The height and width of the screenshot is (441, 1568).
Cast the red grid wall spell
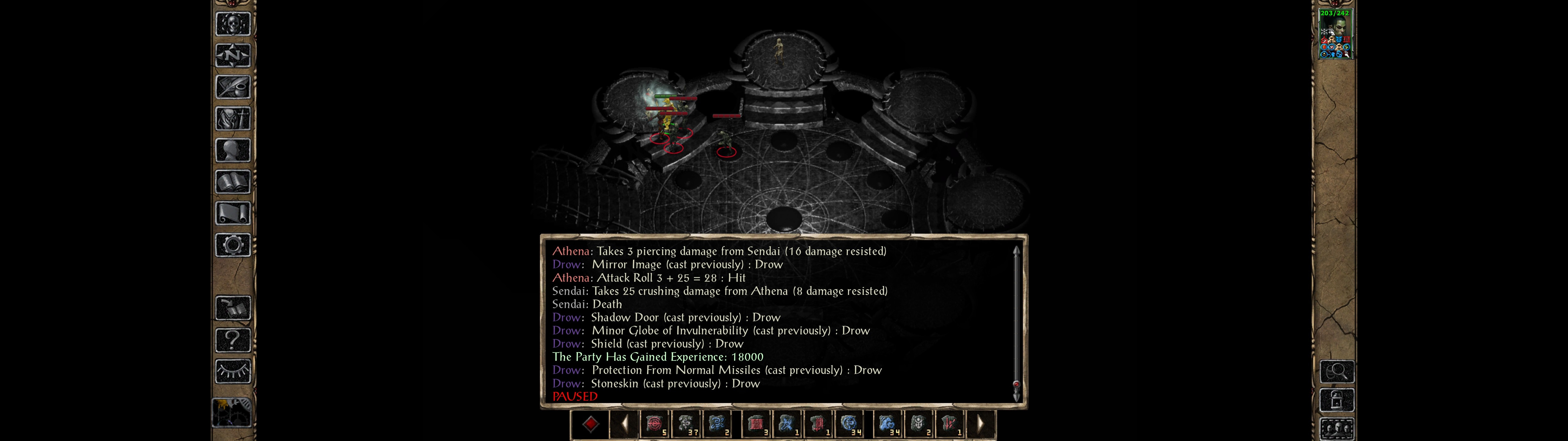[756, 424]
